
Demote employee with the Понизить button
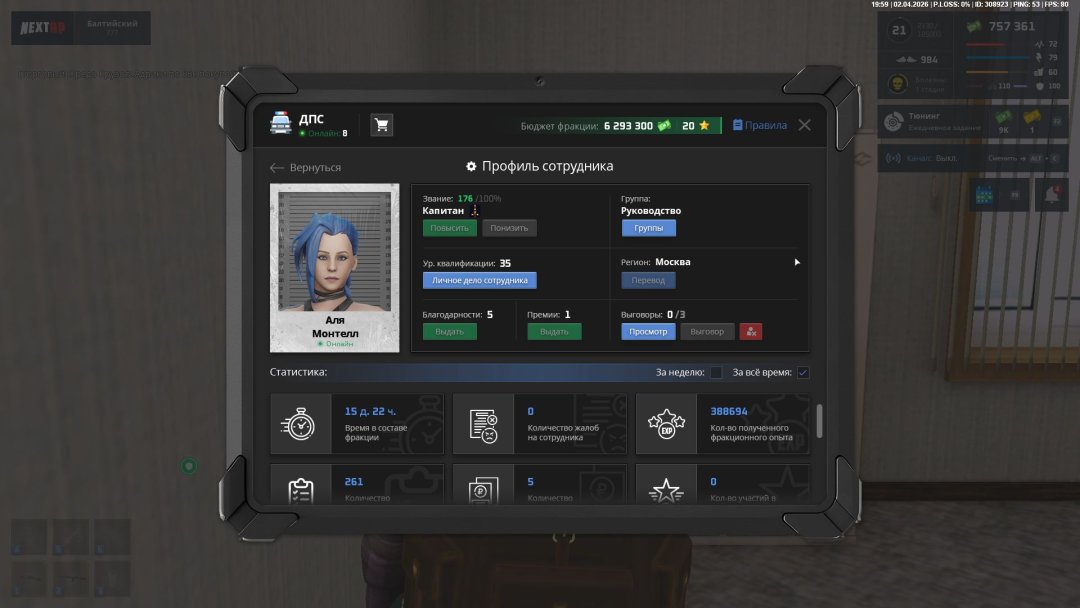(509, 228)
